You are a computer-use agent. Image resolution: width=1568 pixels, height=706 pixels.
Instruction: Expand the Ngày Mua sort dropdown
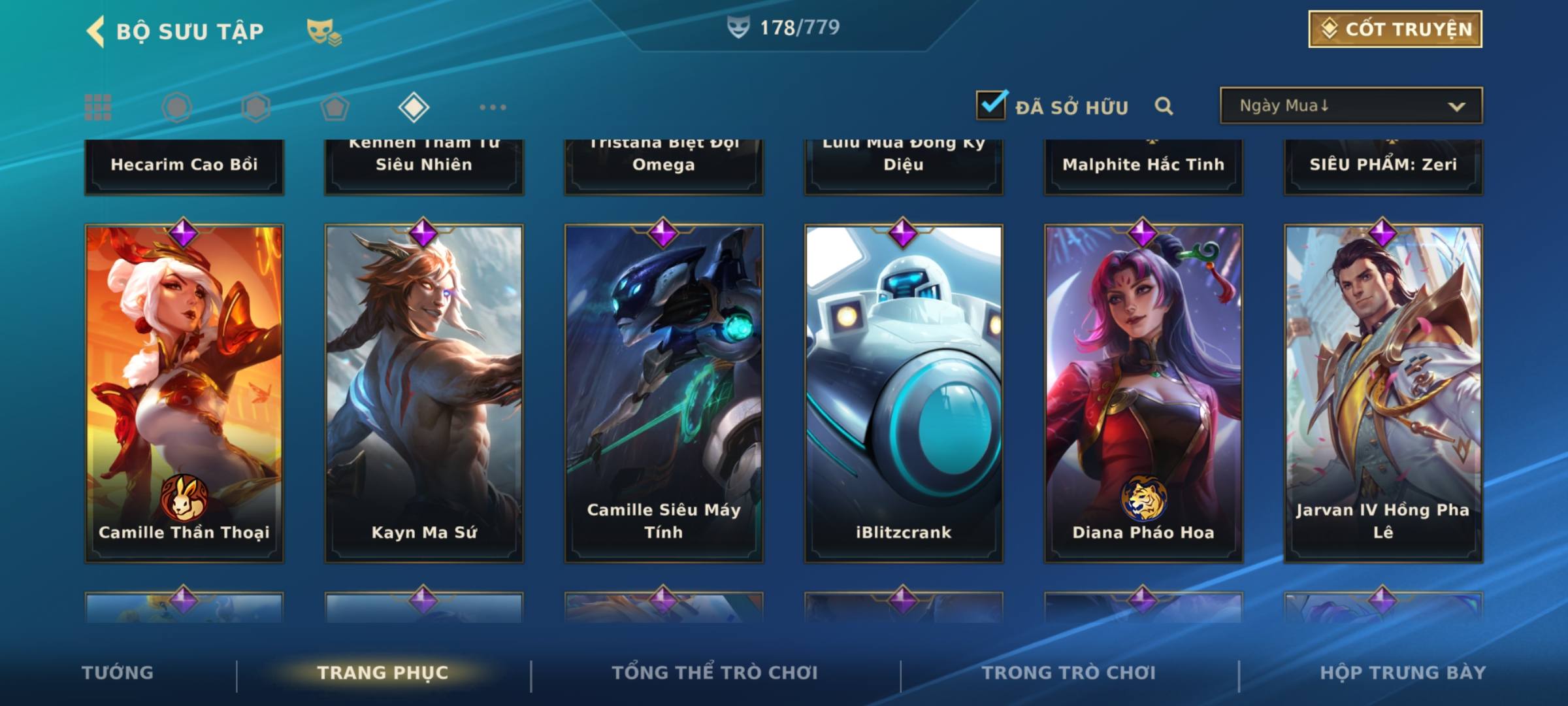(1350, 106)
